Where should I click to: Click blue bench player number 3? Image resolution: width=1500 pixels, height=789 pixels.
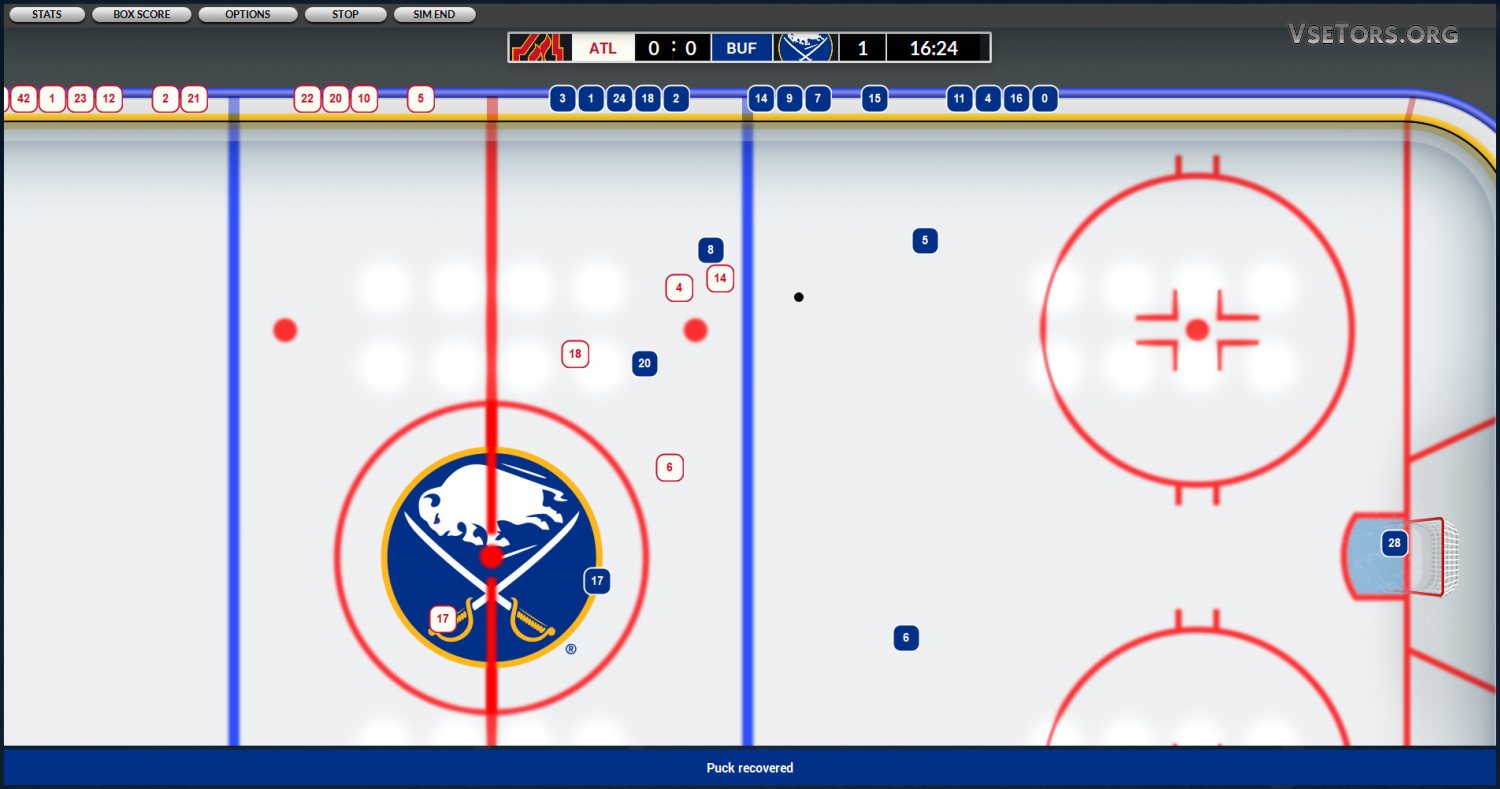(x=562, y=99)
